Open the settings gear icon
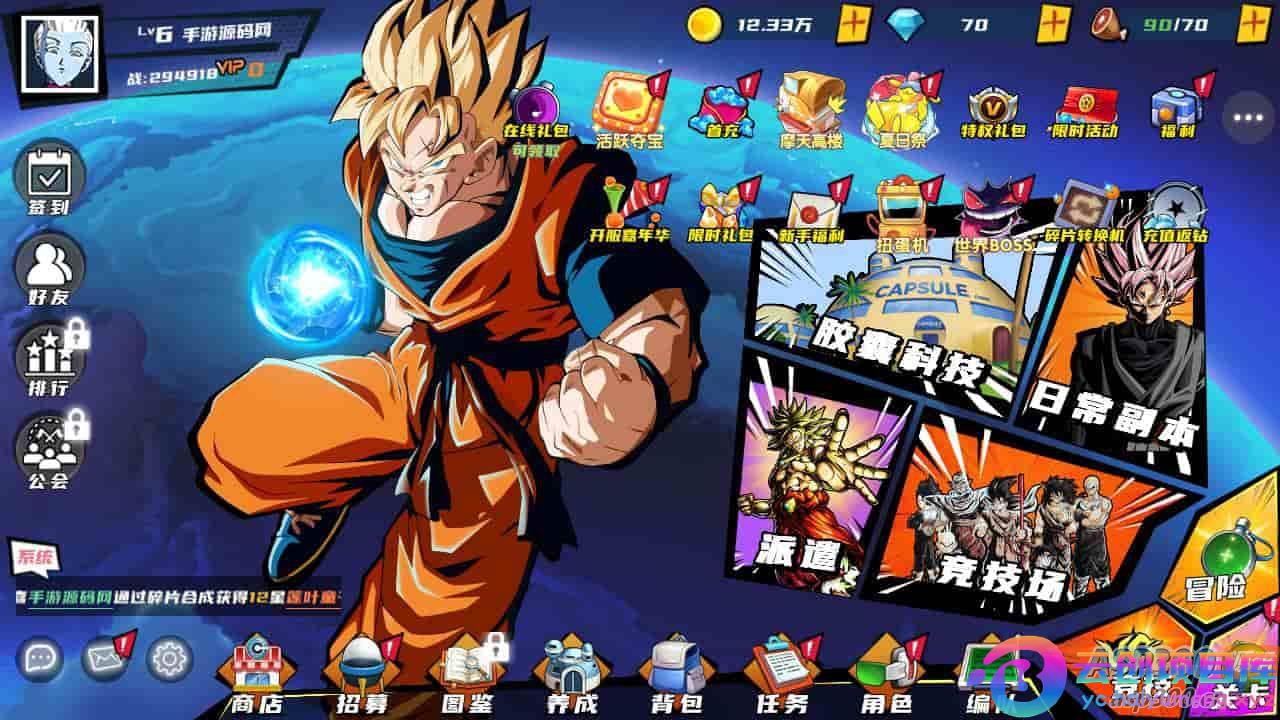The height and width of the screenshot is (720, 1280). pyautogui.click(x=170, y=658)
